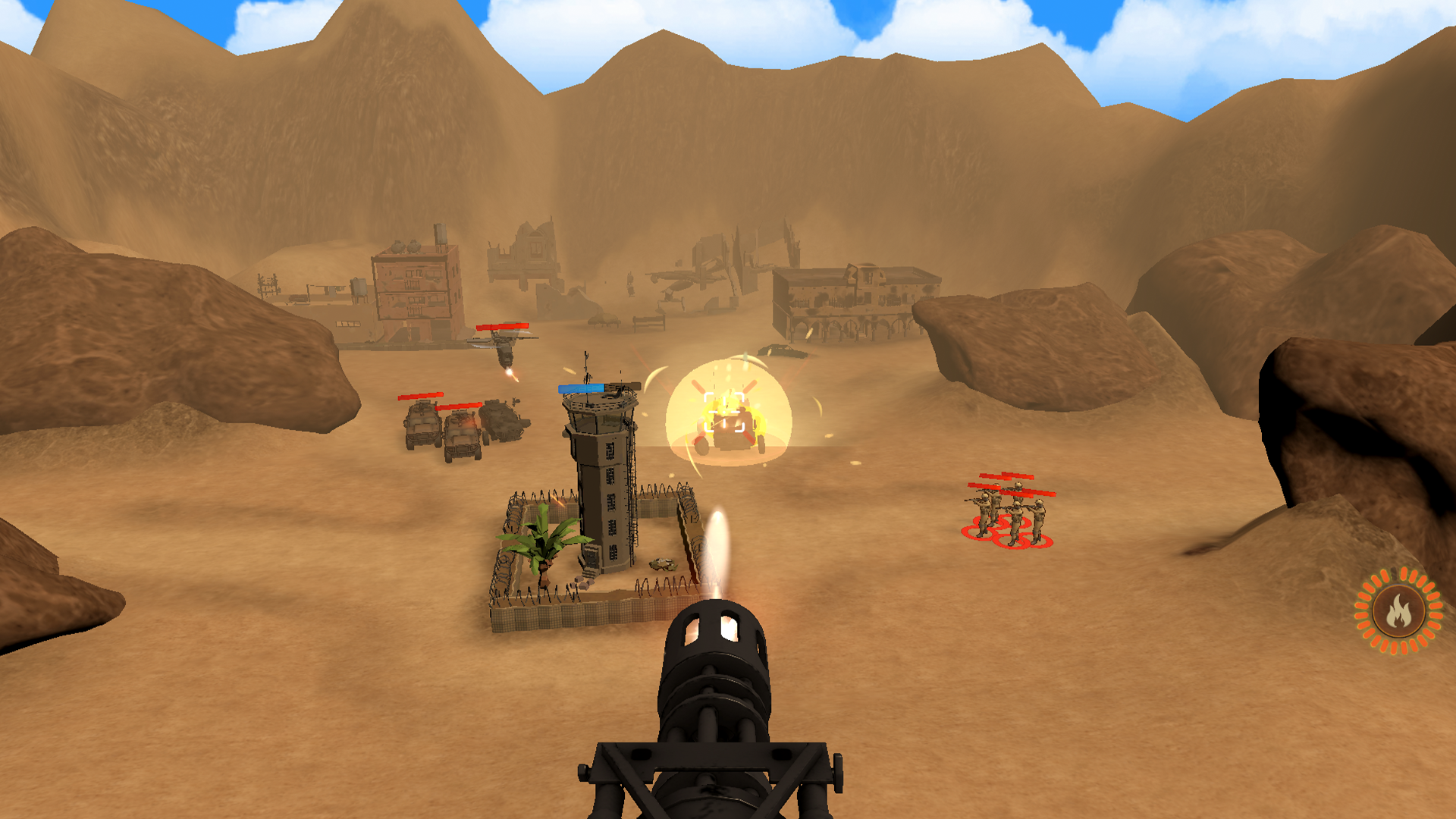Click the red health bar above the helicopter

point(504,327)
